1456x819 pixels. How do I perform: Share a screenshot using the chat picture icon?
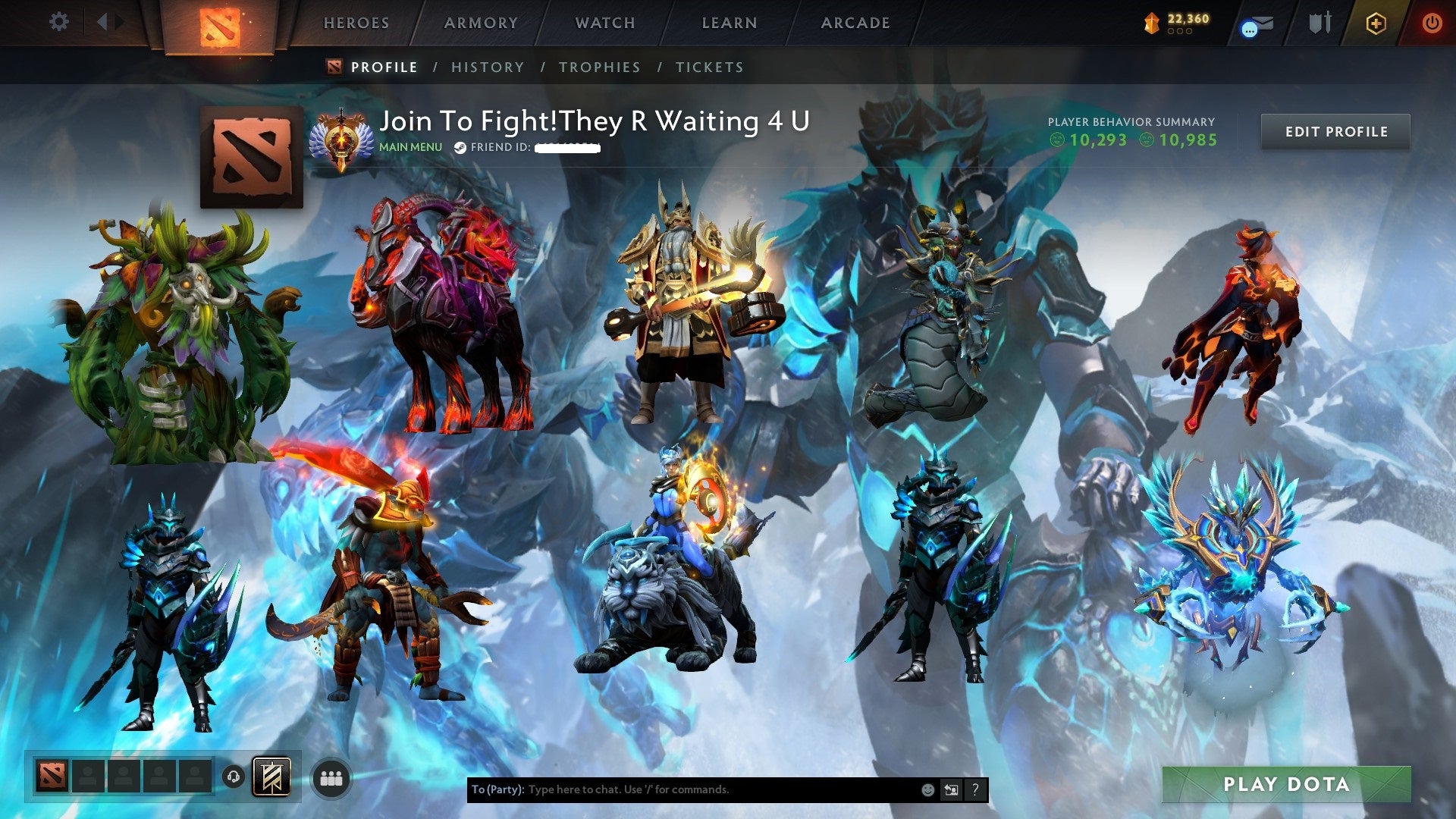[x=951, y=789]
